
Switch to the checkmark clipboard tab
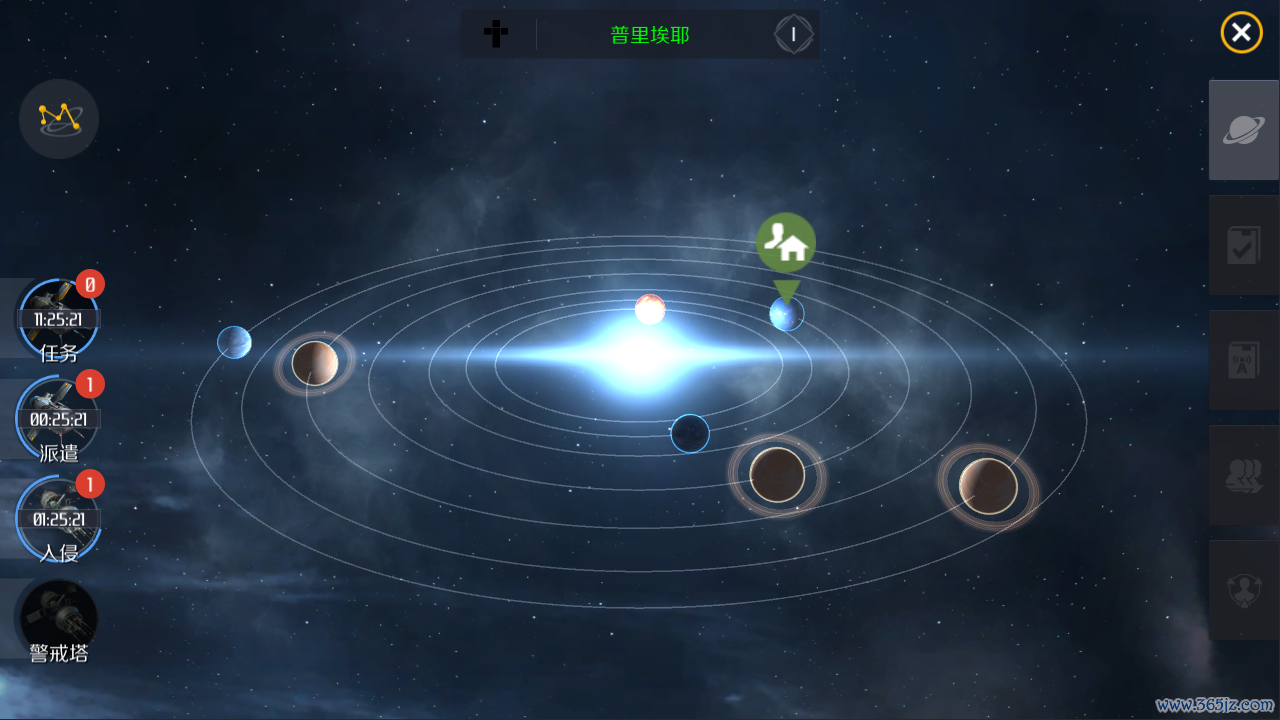click(x=1244, y=245)
